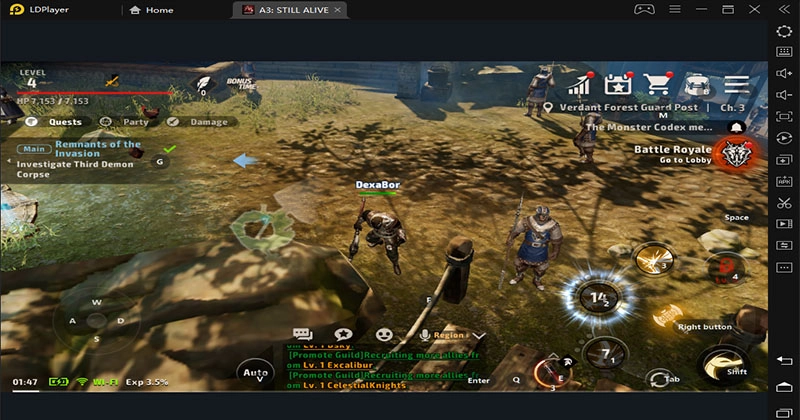Image resolution: width=800 pixels, height=420 pixels.
Task: Toggle the Auto battle button
Action: point(254,373)
